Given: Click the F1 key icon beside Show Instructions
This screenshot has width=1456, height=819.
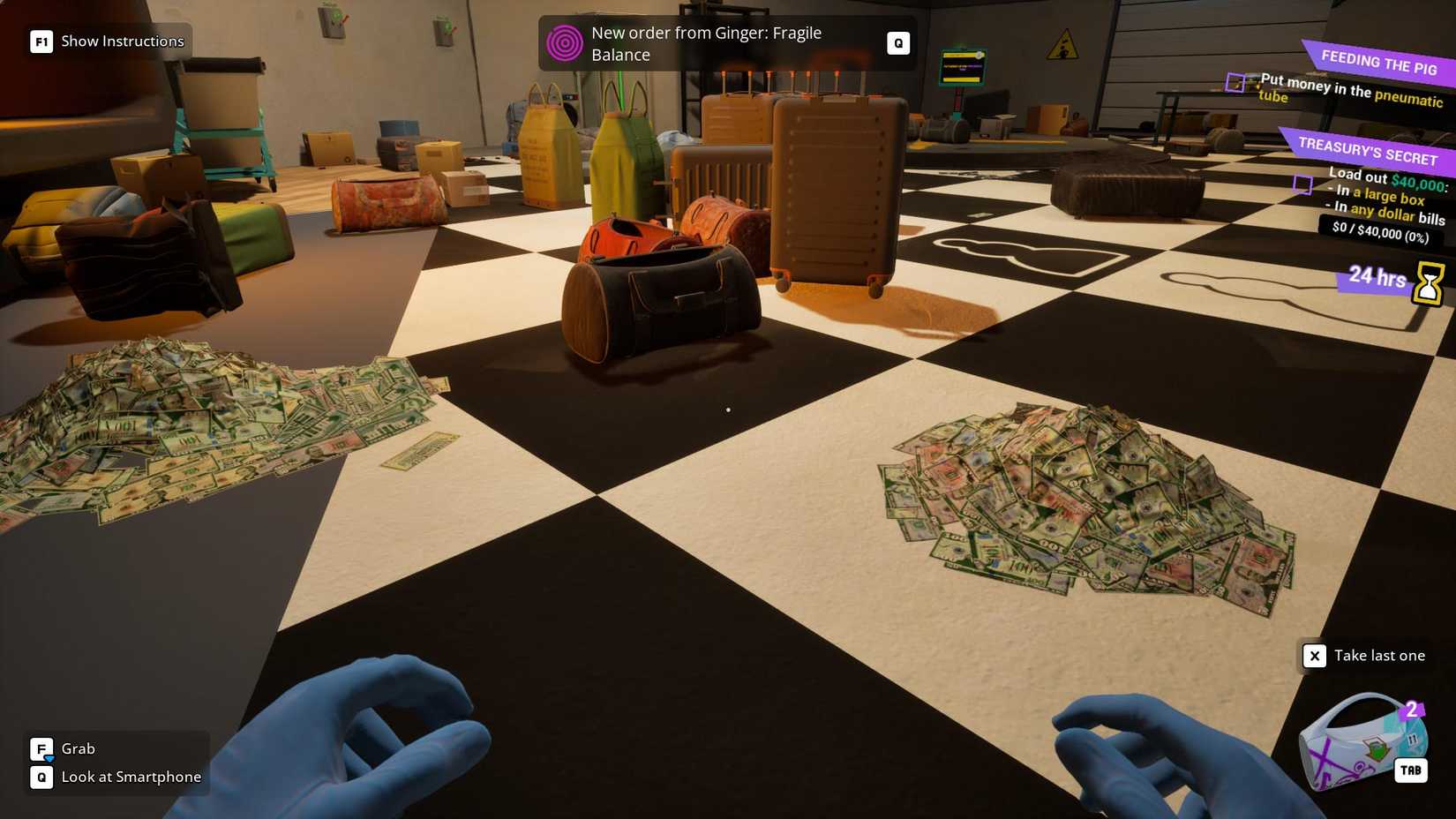Looking at the screenshot, I should click(x=41, y=41).
